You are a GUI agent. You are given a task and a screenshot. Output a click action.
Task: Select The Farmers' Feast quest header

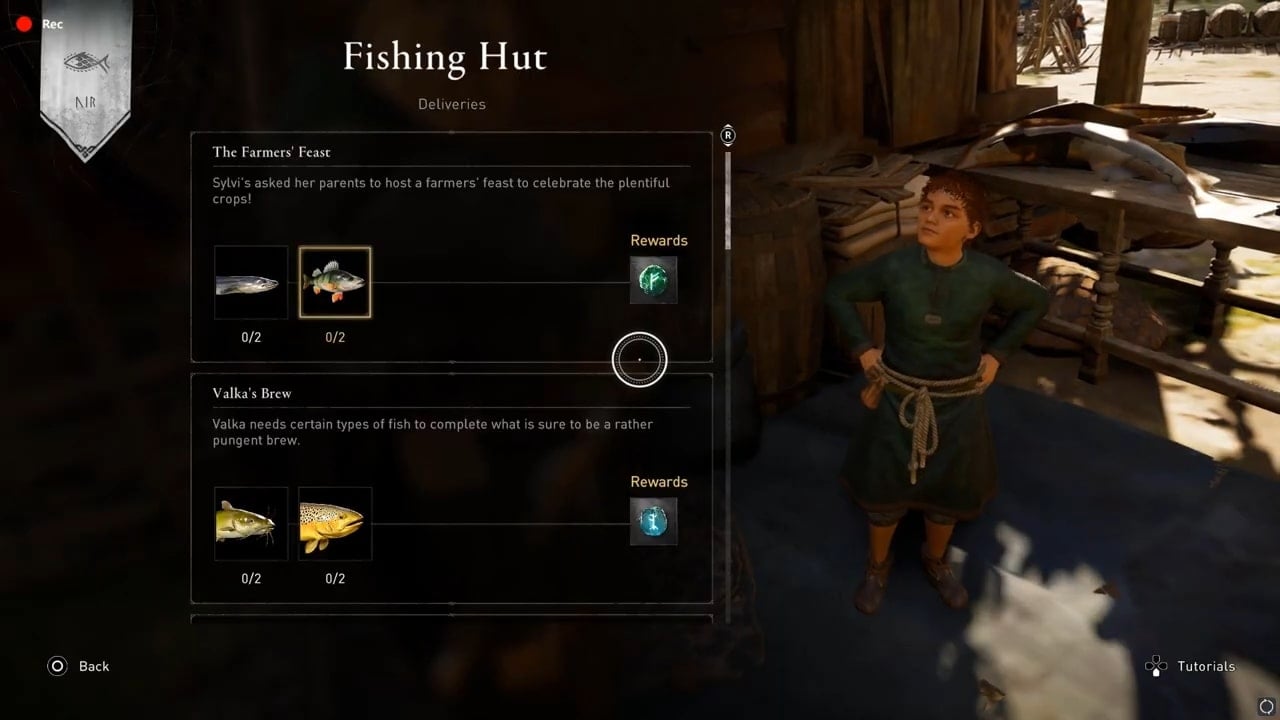[x=271, y=151]
